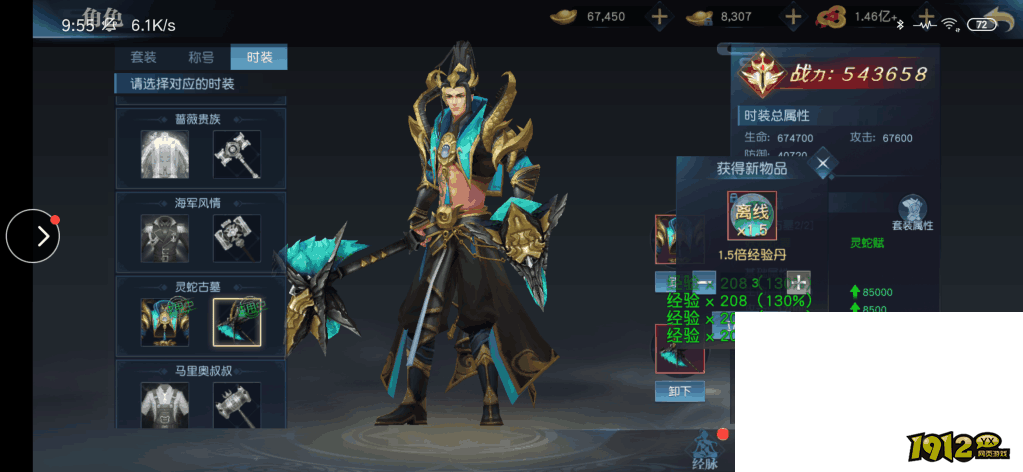Select the 马里奥叔叔 hammer weapon skin
1023x472 pixels.
237,405
